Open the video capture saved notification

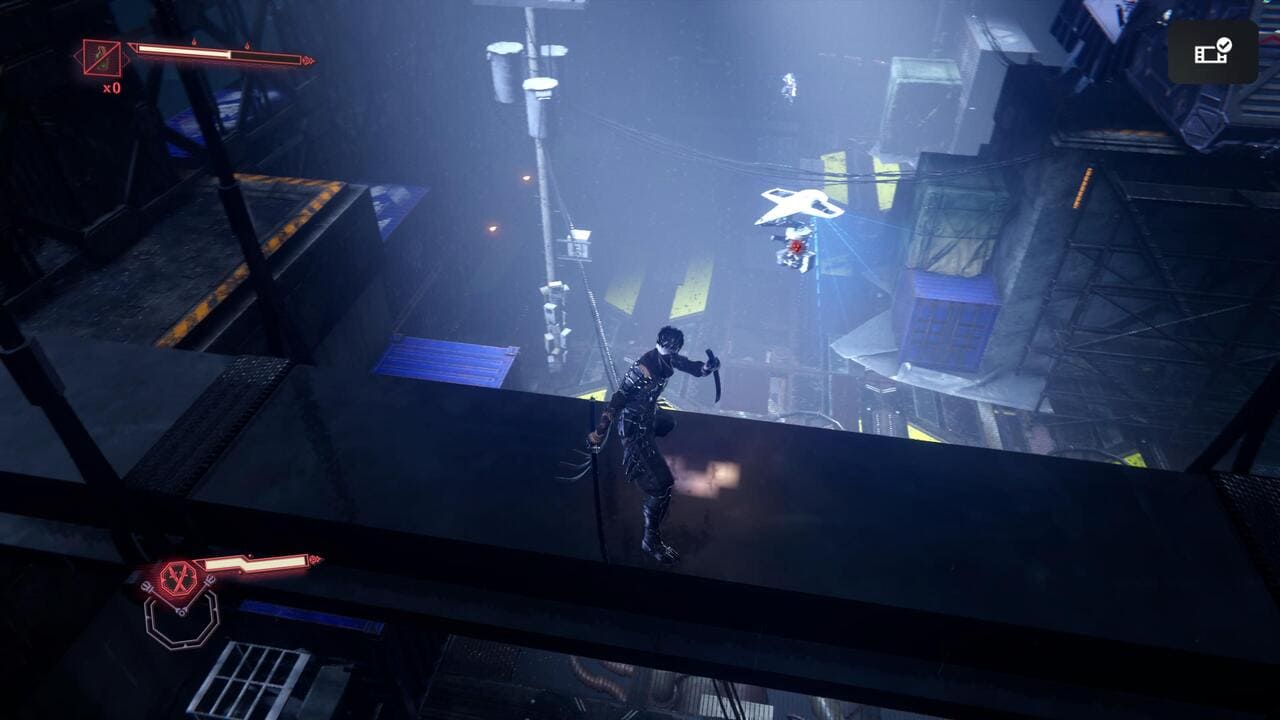click(1212, 52)
